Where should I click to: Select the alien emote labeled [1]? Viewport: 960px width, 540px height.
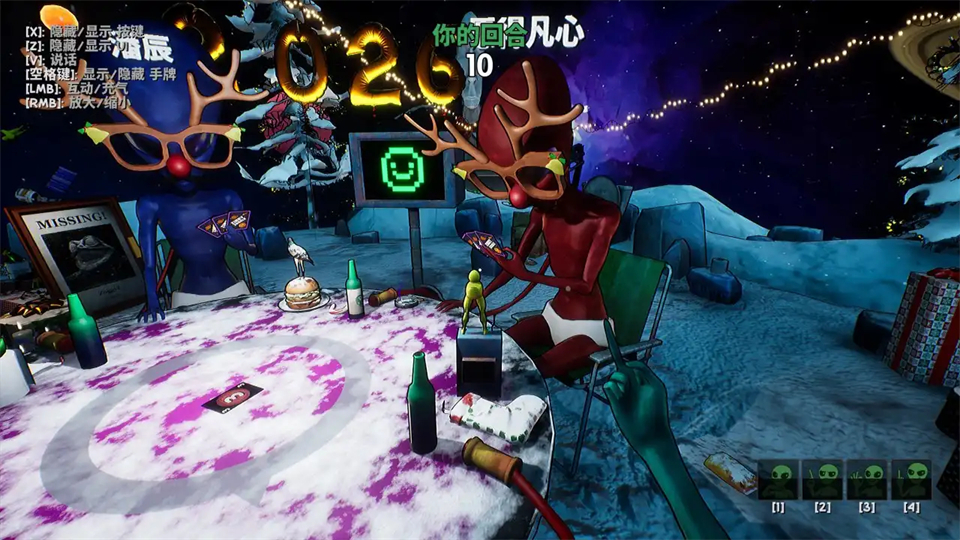coord(777,480)
